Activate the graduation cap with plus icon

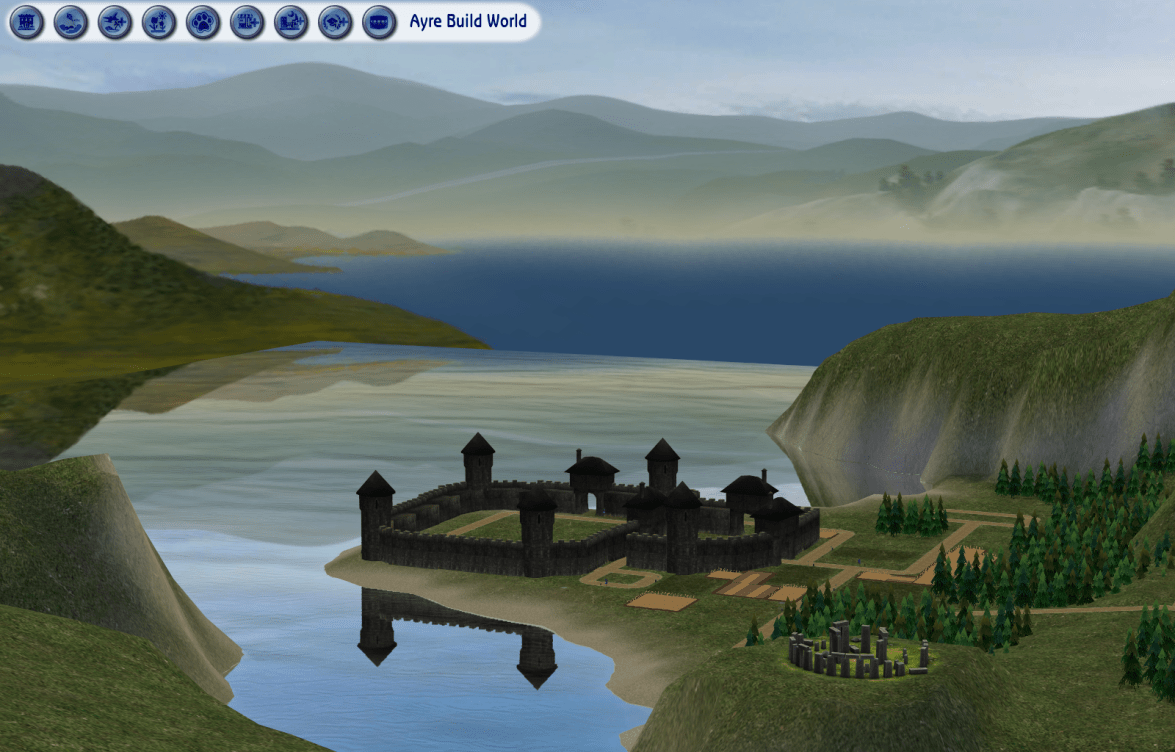[x=335, y=21]
